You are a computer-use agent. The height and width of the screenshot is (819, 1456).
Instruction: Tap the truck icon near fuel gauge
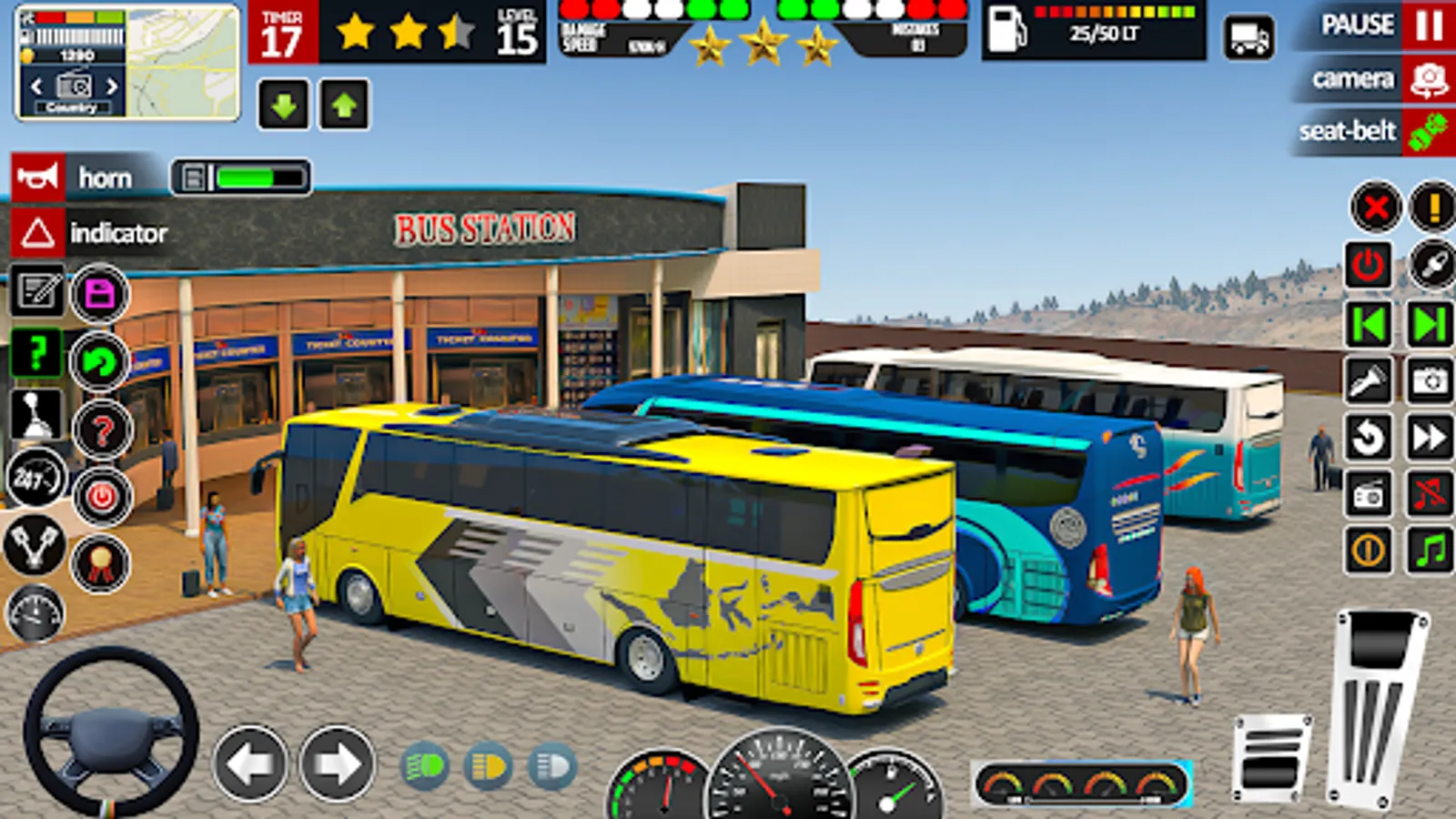[x=1249, y=38]
